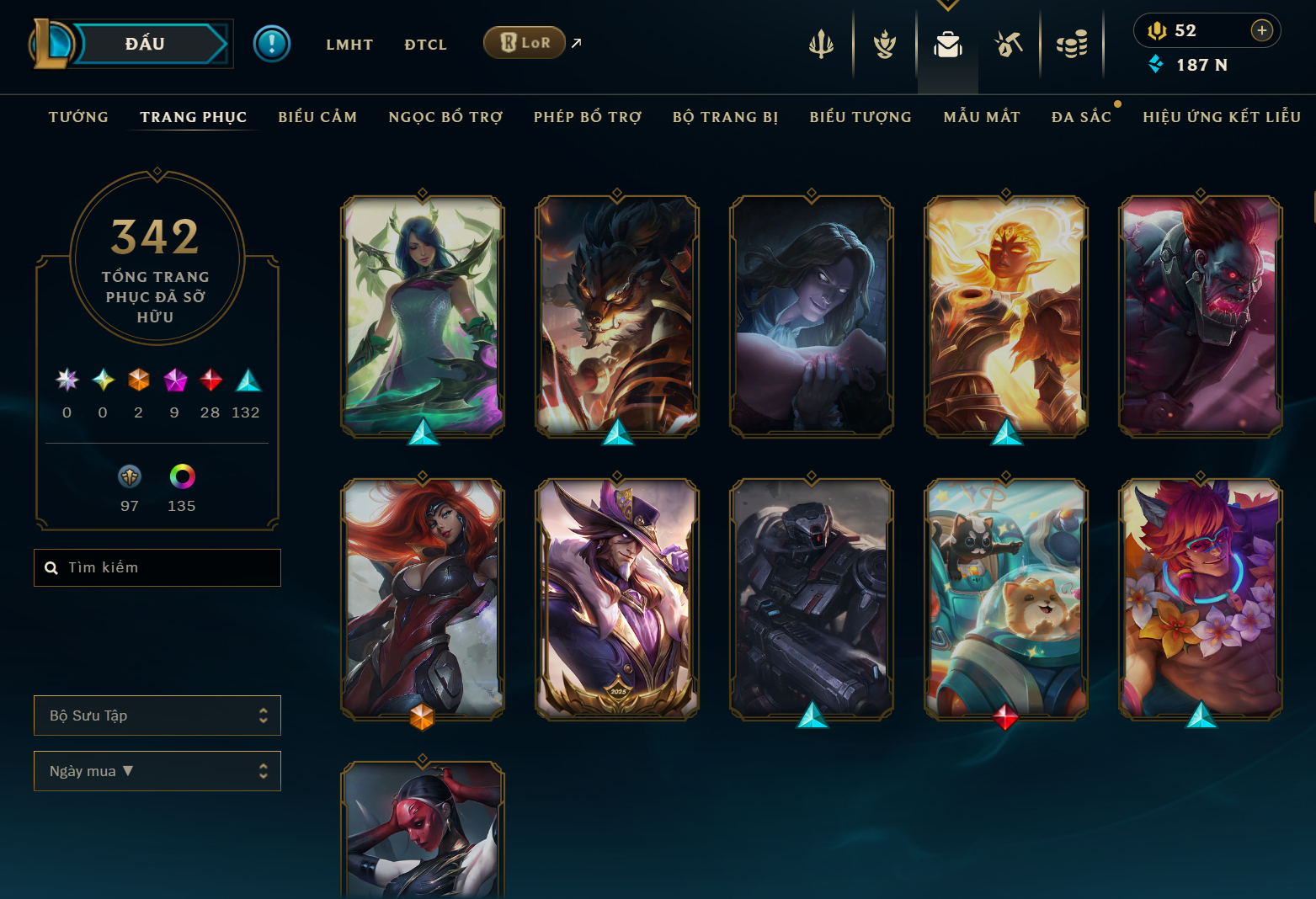This screenshot has width=1316, height=899.
Task: Click the trident game mode icon
Action: click(821, 44)
